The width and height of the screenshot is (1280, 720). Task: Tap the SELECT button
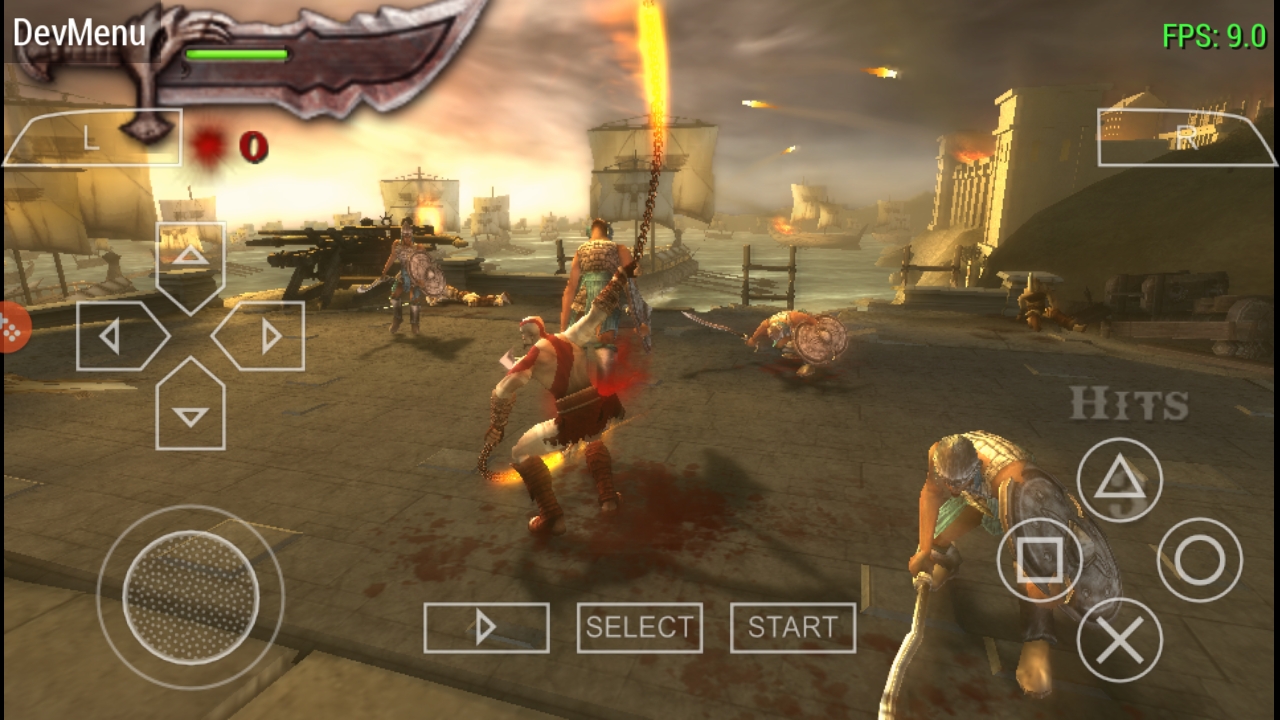click(x=640, y=628)
